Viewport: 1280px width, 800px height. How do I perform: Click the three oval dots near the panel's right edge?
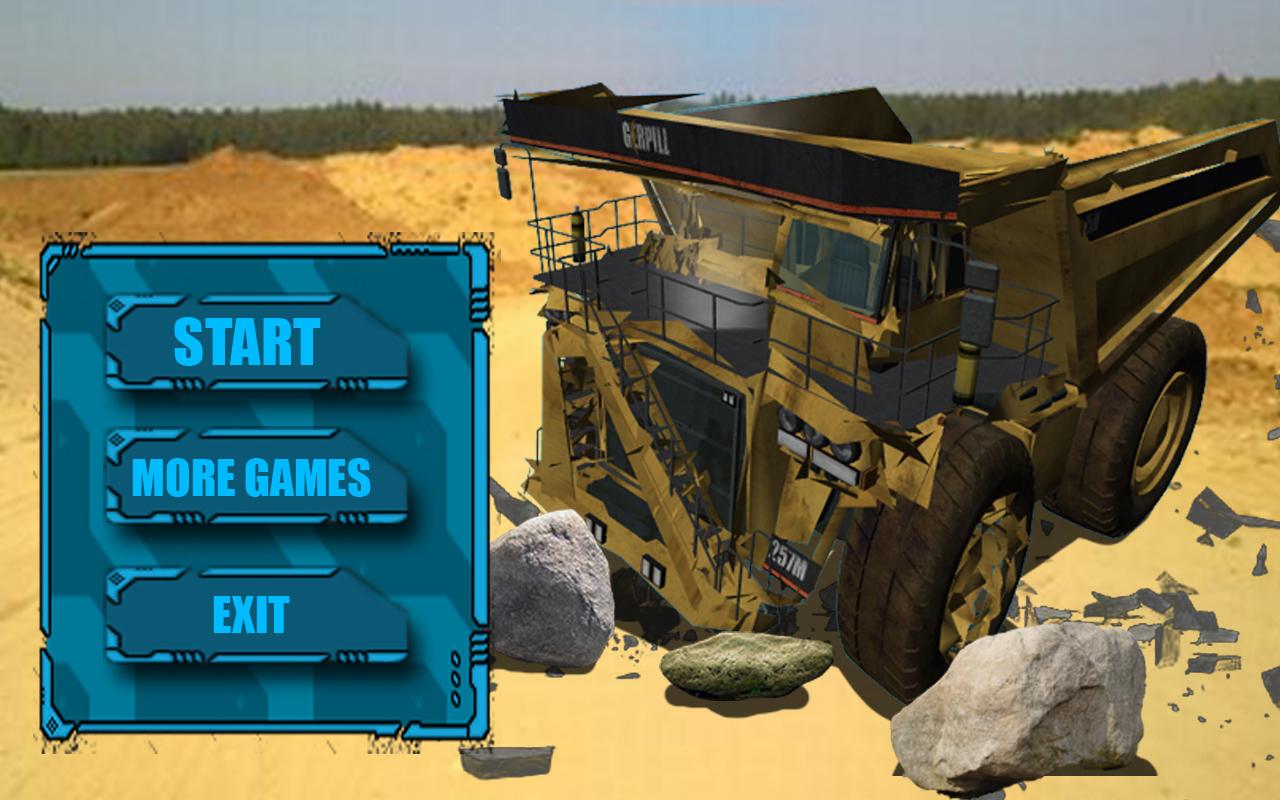click(454, 680)
